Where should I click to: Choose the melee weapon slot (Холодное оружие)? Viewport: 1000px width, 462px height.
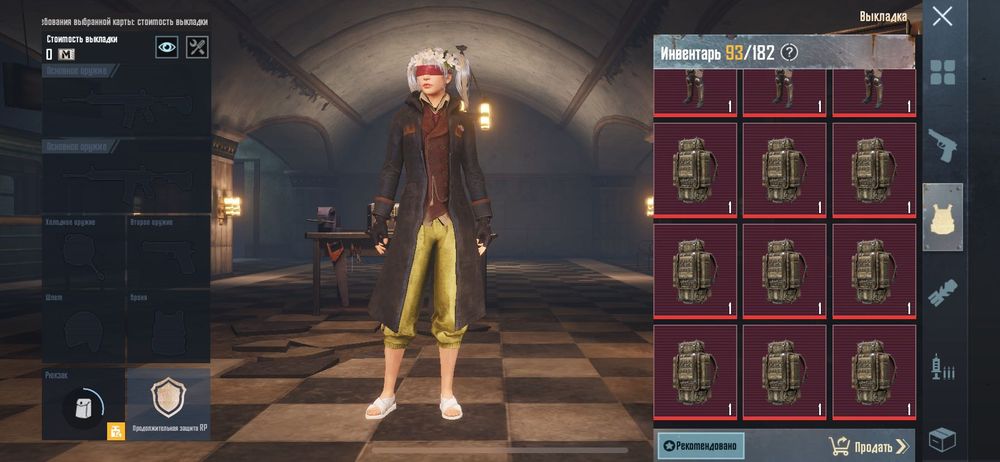(83, 250)
